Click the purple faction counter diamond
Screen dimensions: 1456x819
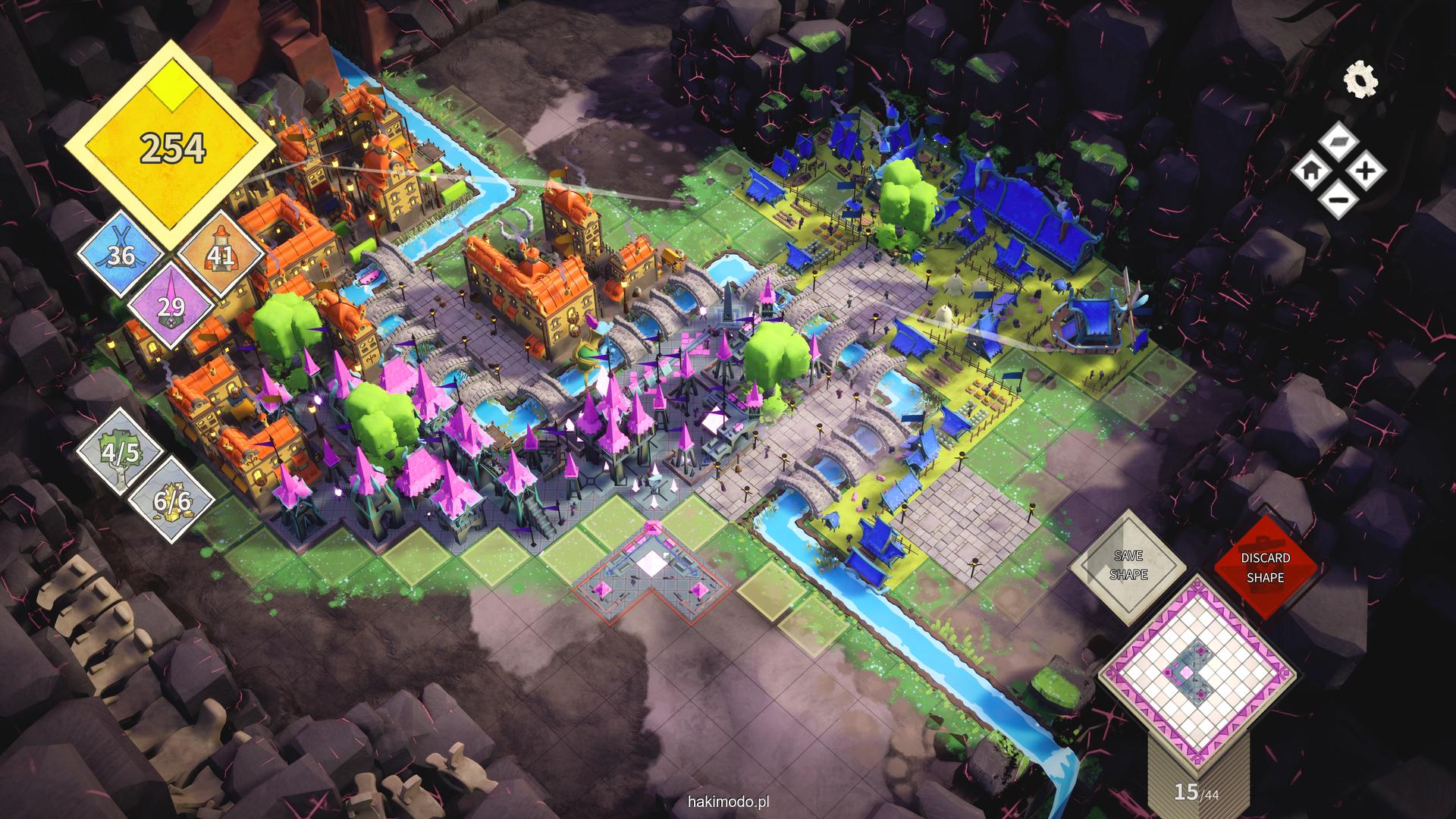(x=172, y=306)
